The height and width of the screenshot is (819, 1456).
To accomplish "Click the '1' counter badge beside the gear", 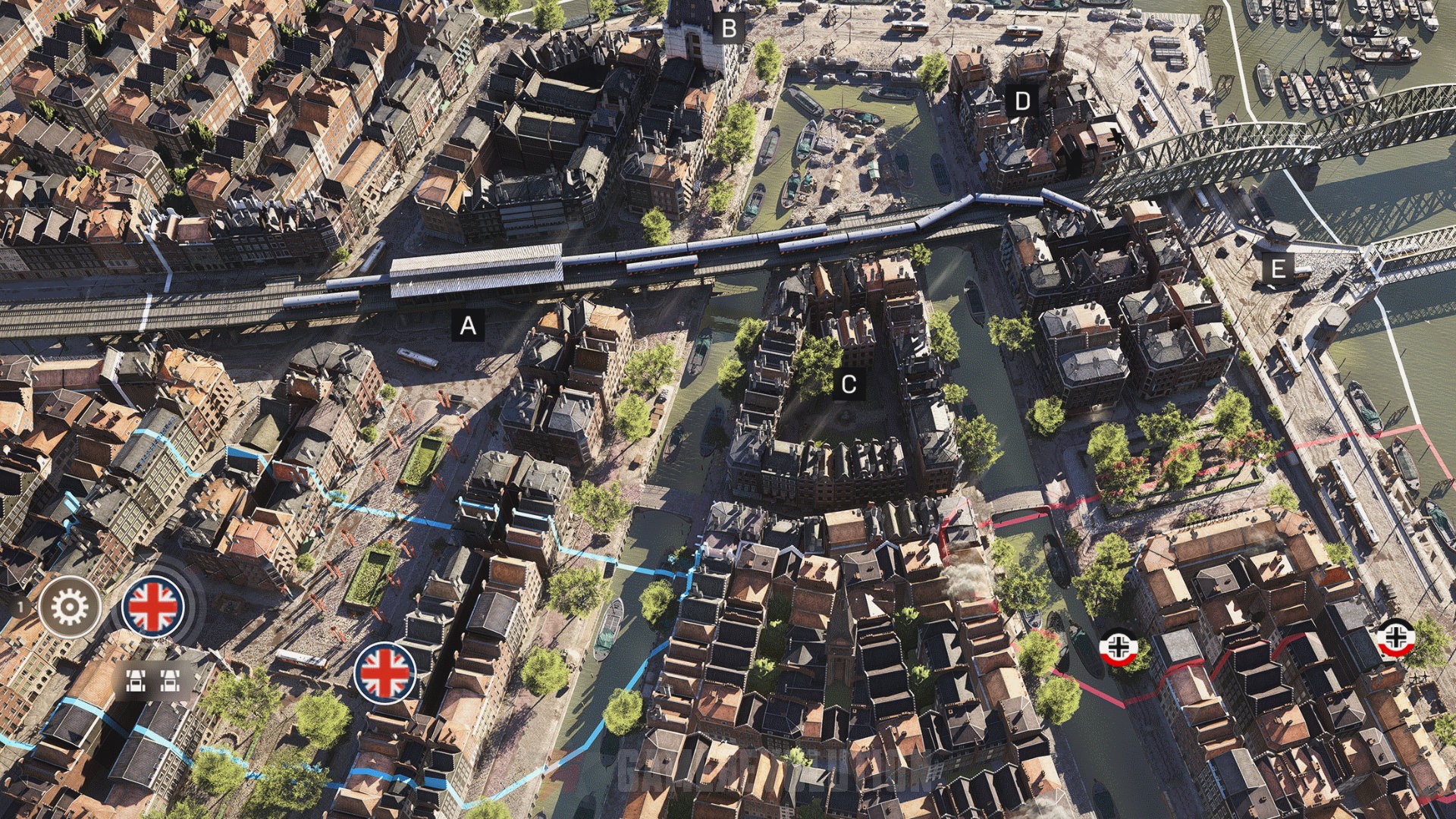I will point(21,607).
